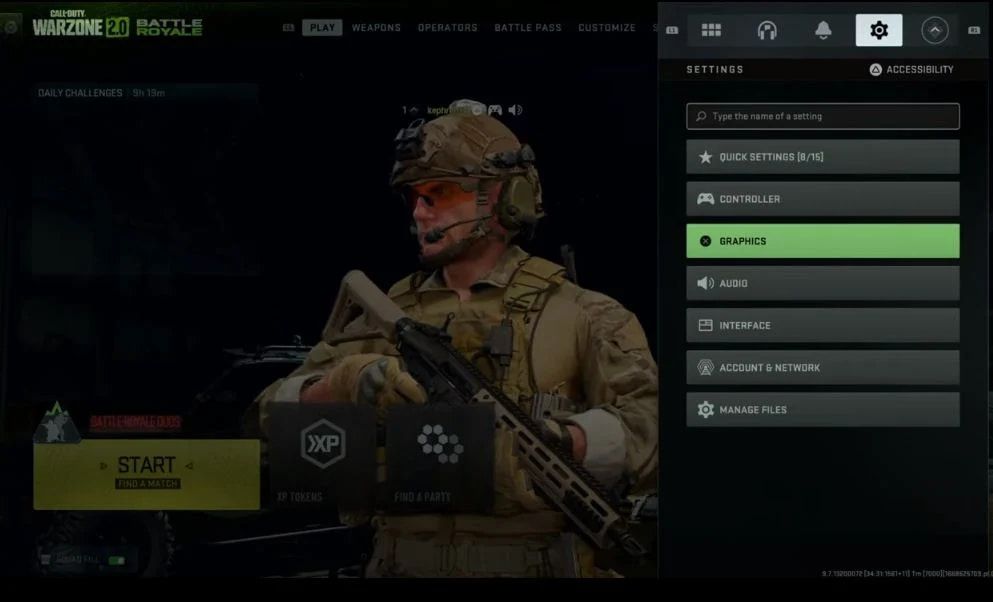Open Quick Settings

click(822, 157)
